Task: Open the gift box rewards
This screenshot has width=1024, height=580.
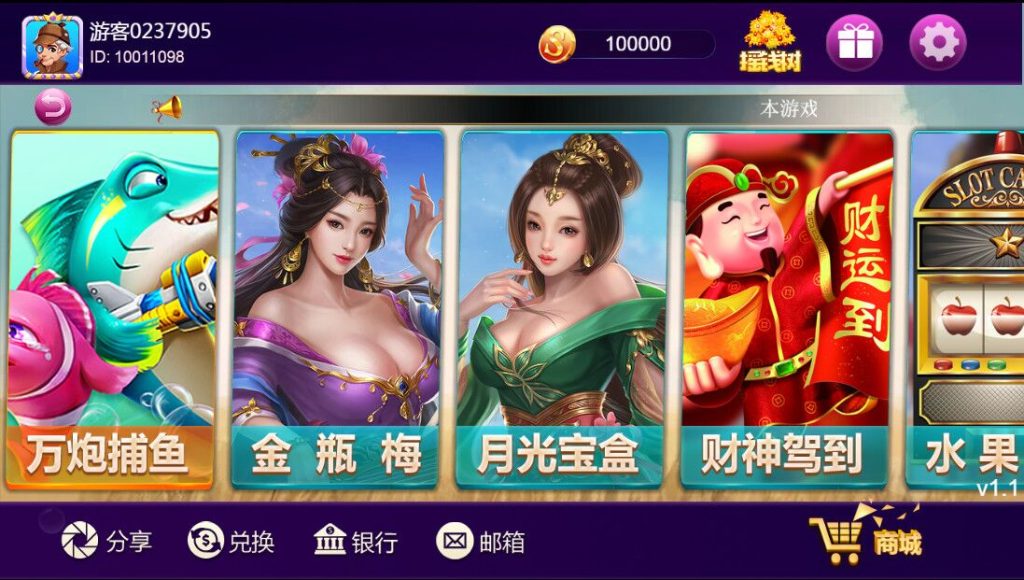Action: click(x=853, y=42)
